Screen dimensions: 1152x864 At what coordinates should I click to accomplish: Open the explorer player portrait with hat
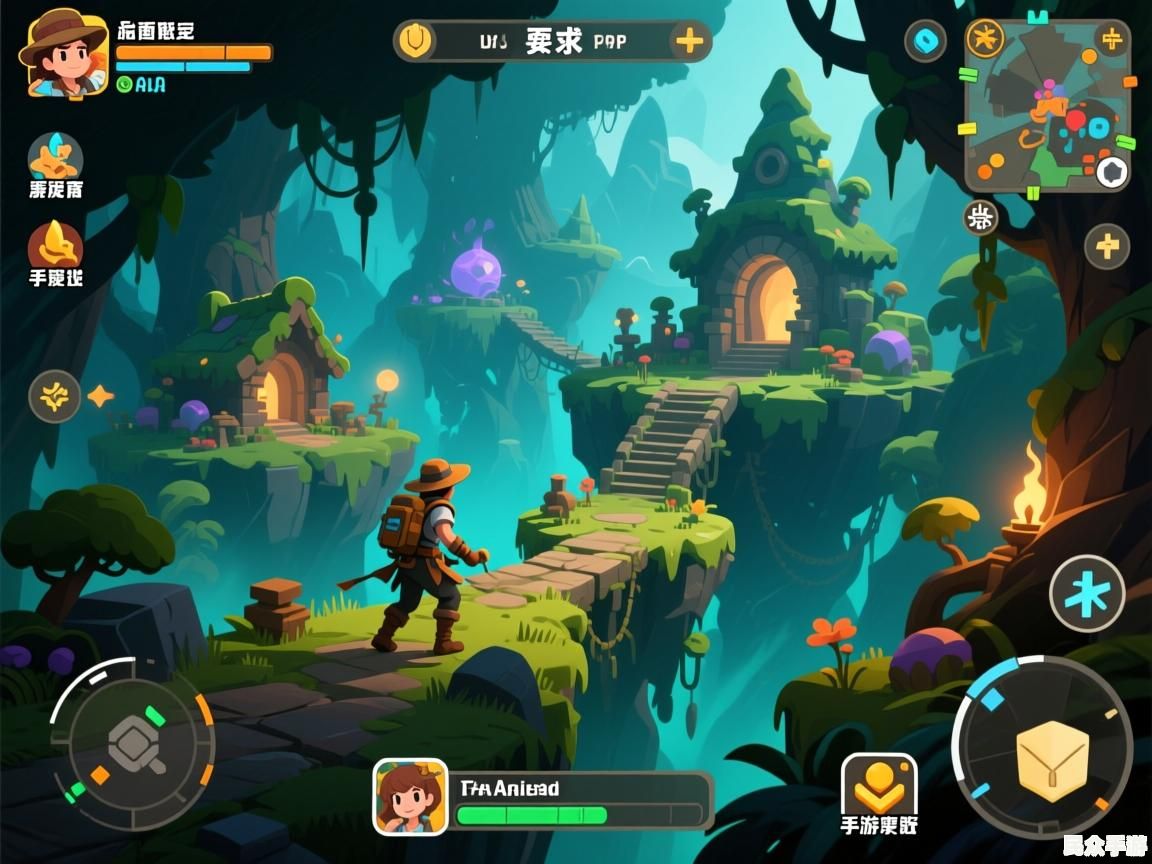62,53
